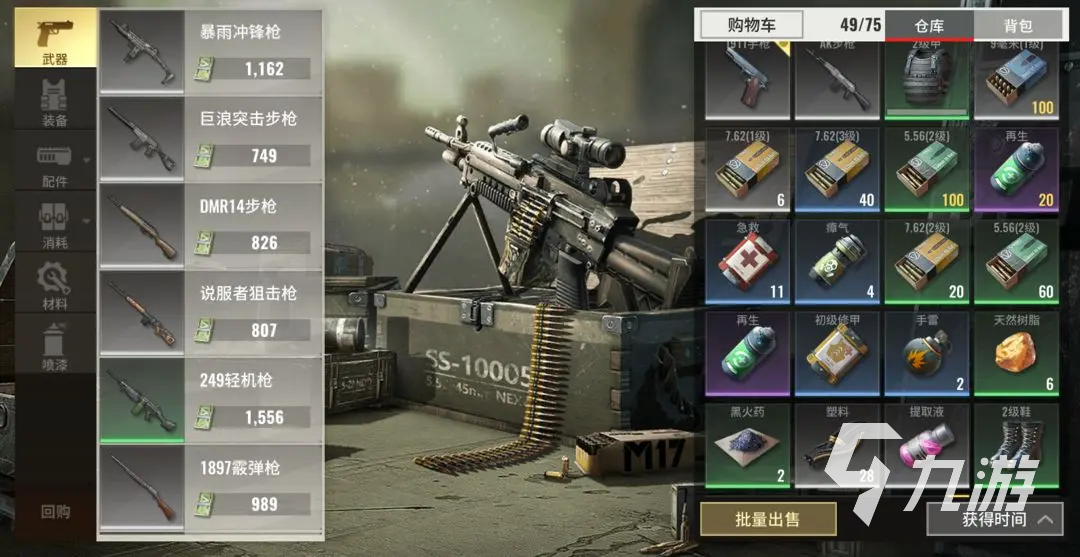The width and height of the screenshot is (1080, 557).
Task: Pick the DMR14步枪 shop row
Action: tap(210, 225)
